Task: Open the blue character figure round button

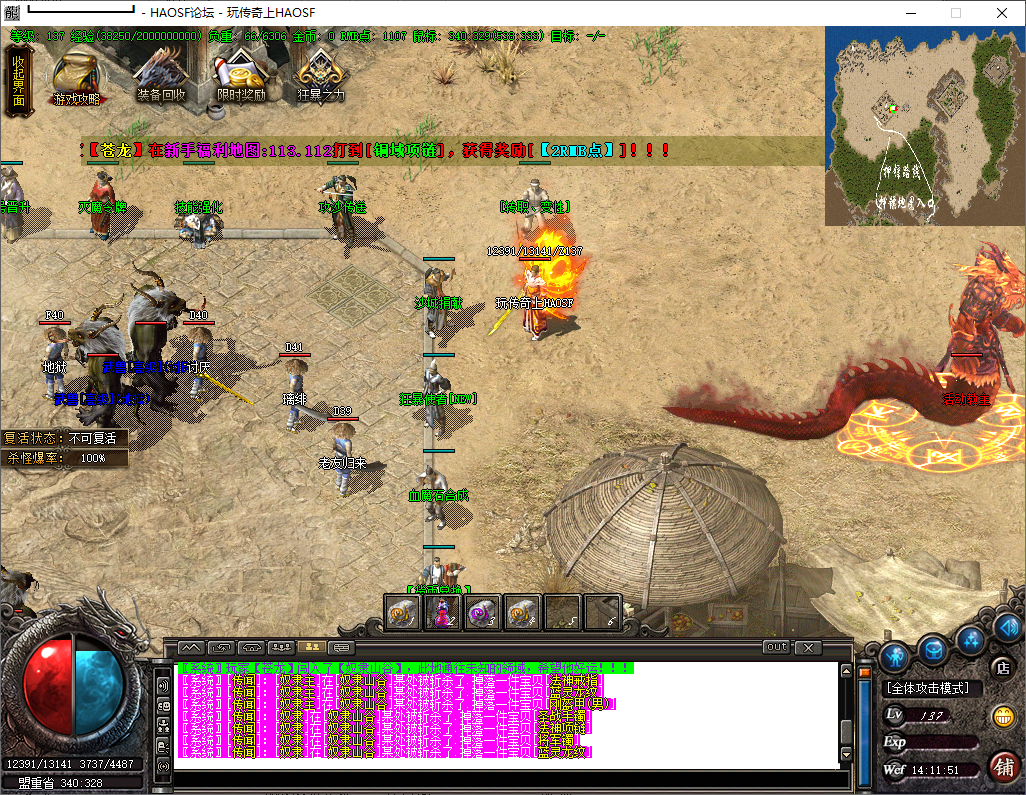Action: click(x=896, y=655)
